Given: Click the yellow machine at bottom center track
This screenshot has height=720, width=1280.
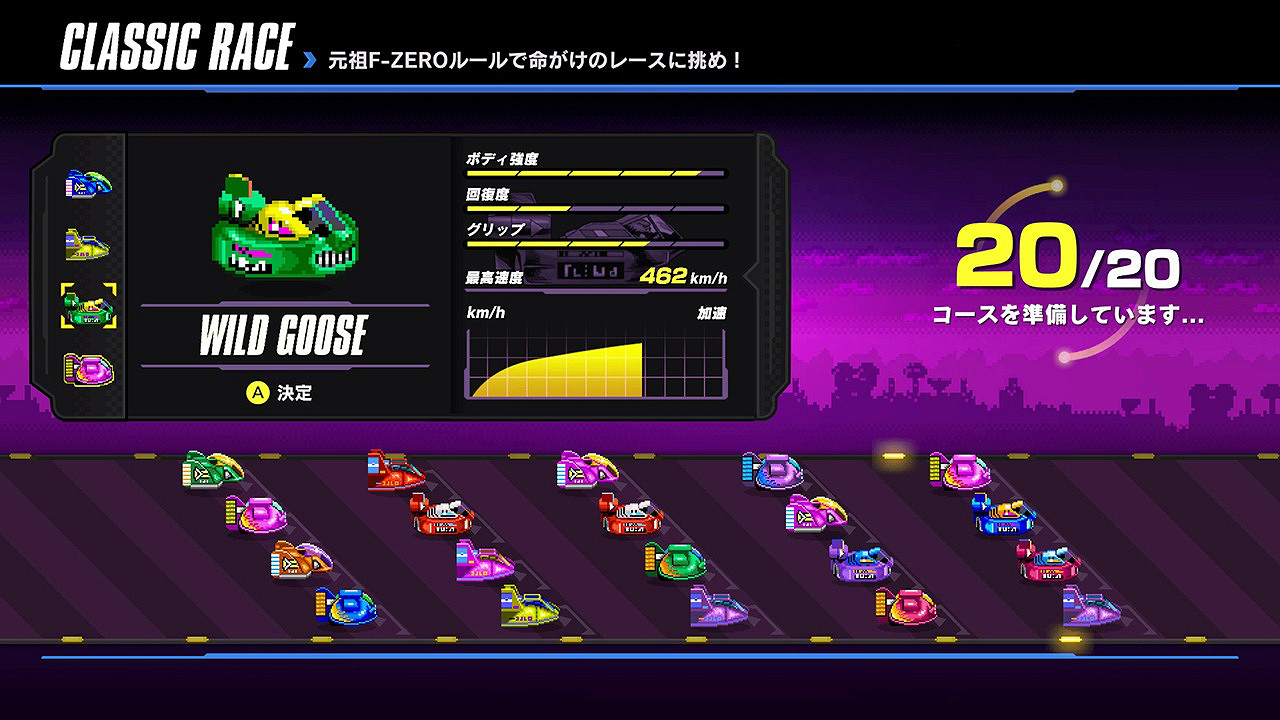Looking at the screenshot, I should click(530, 608).
